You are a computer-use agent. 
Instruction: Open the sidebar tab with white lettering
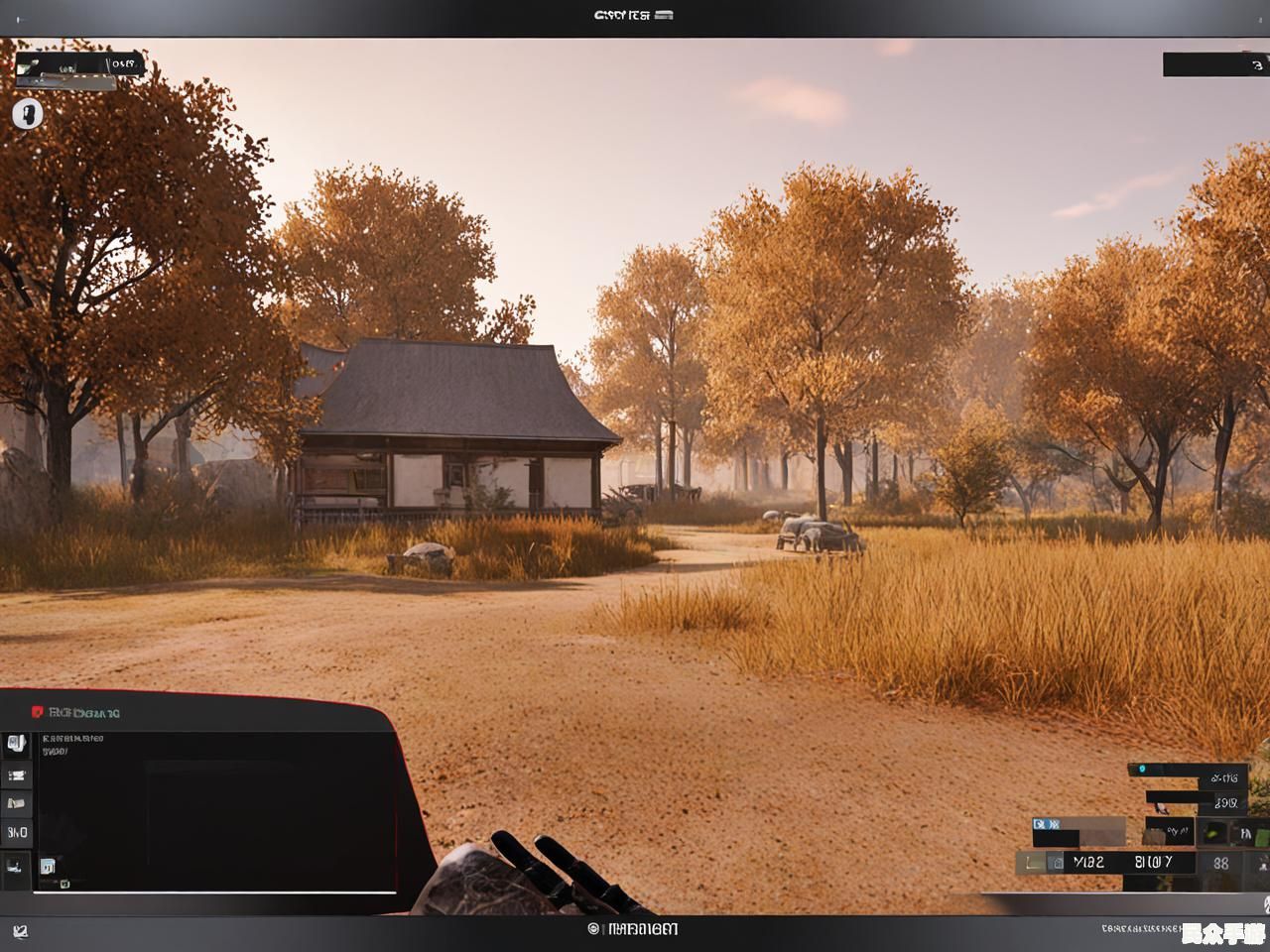coord(17,832)
